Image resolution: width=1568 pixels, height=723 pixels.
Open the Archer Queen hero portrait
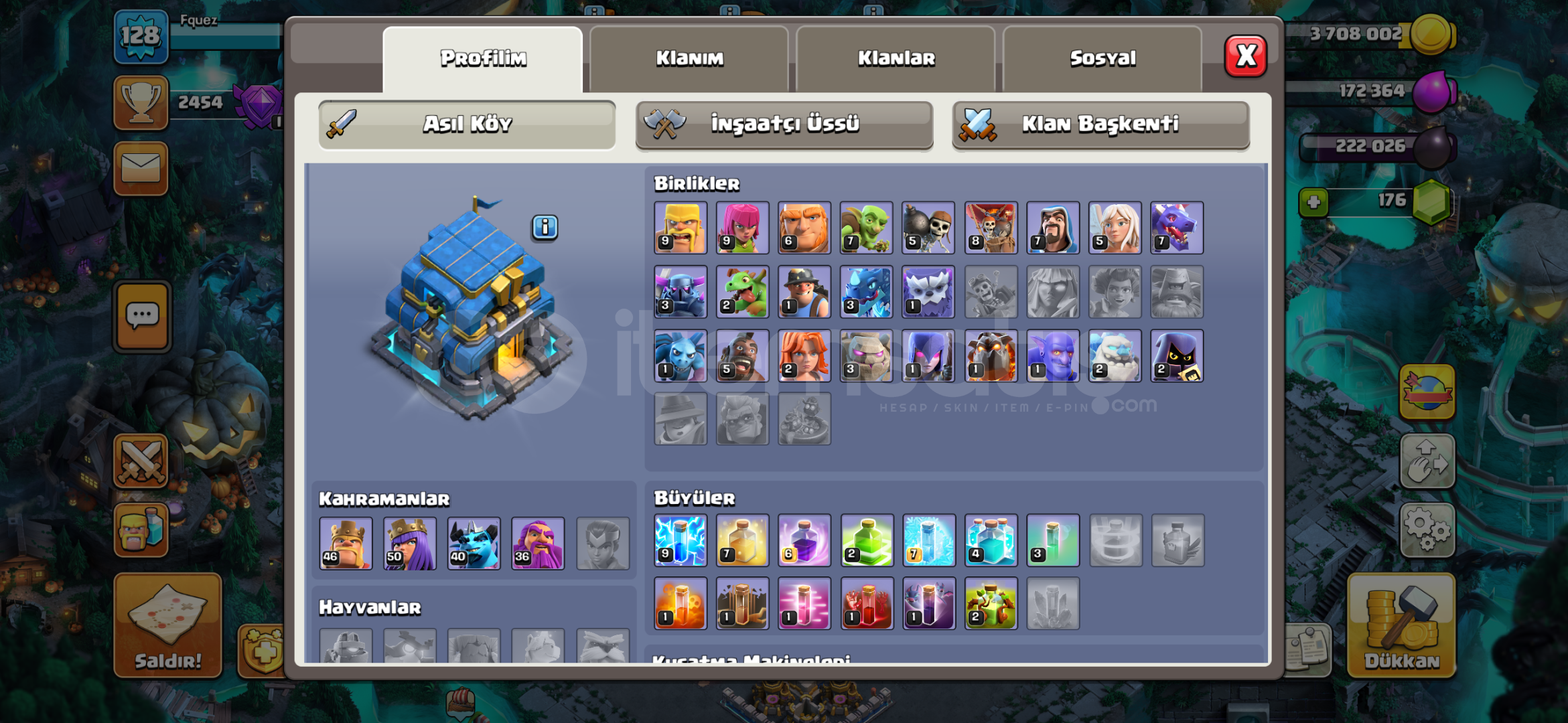[x=410, y=544]
